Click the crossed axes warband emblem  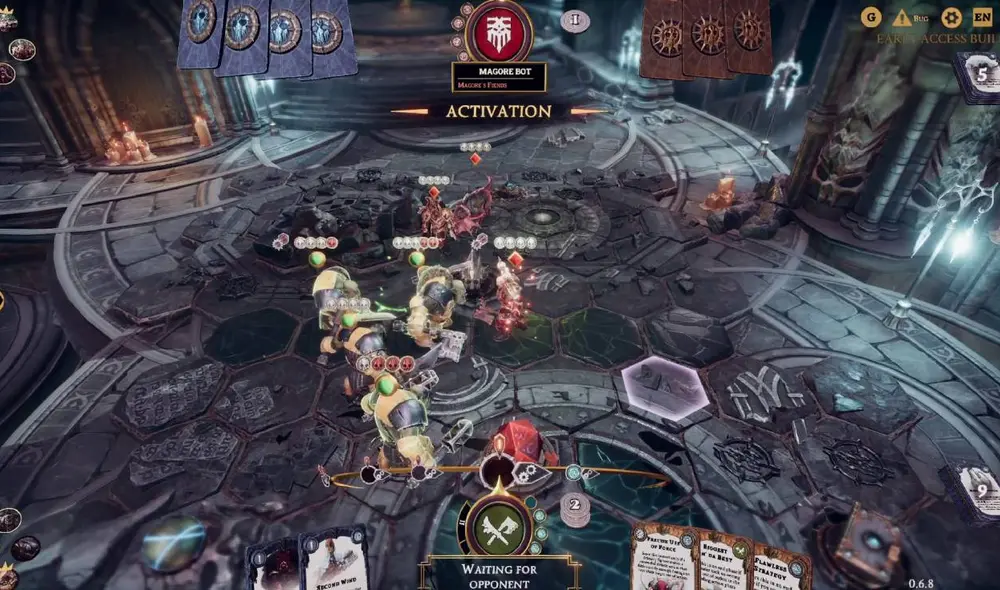(x=497, y=523)
